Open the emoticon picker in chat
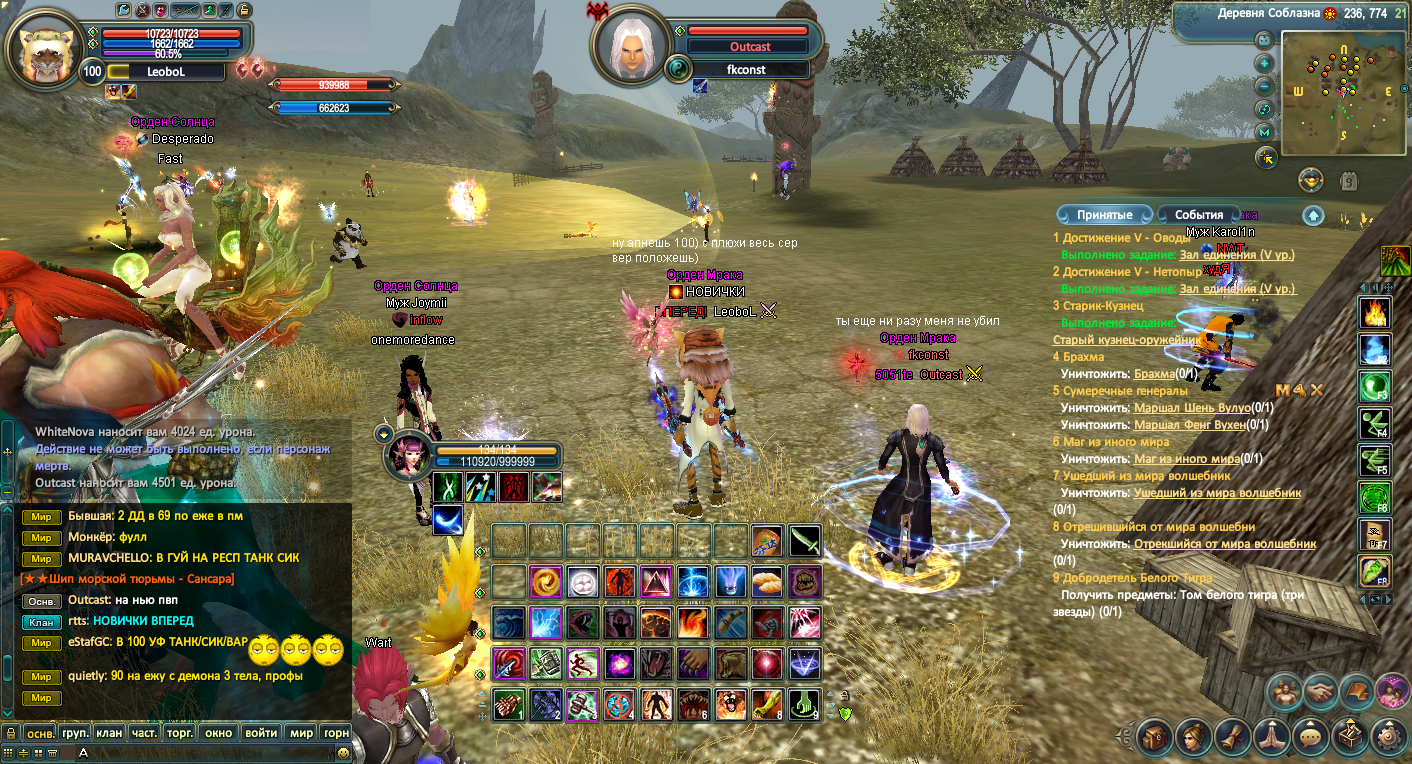This screenshot has width=1412, height=764. pyautogui.click(x=344, y=752)
